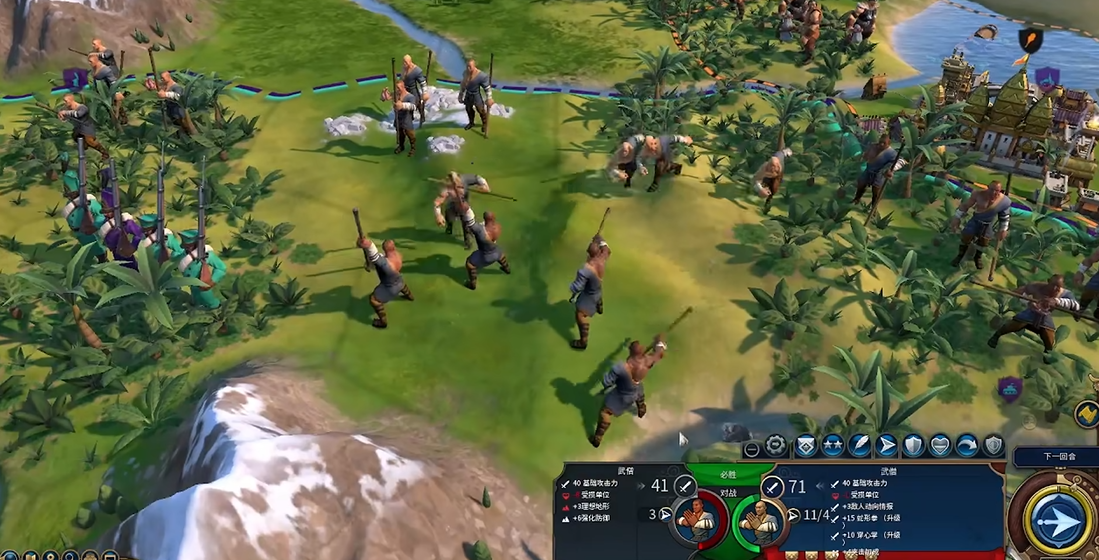Click the 下一回合 next turn banner
The width and height of the screenshot is (1099, 560).
pyautogui.click(x=1056, y=457)
